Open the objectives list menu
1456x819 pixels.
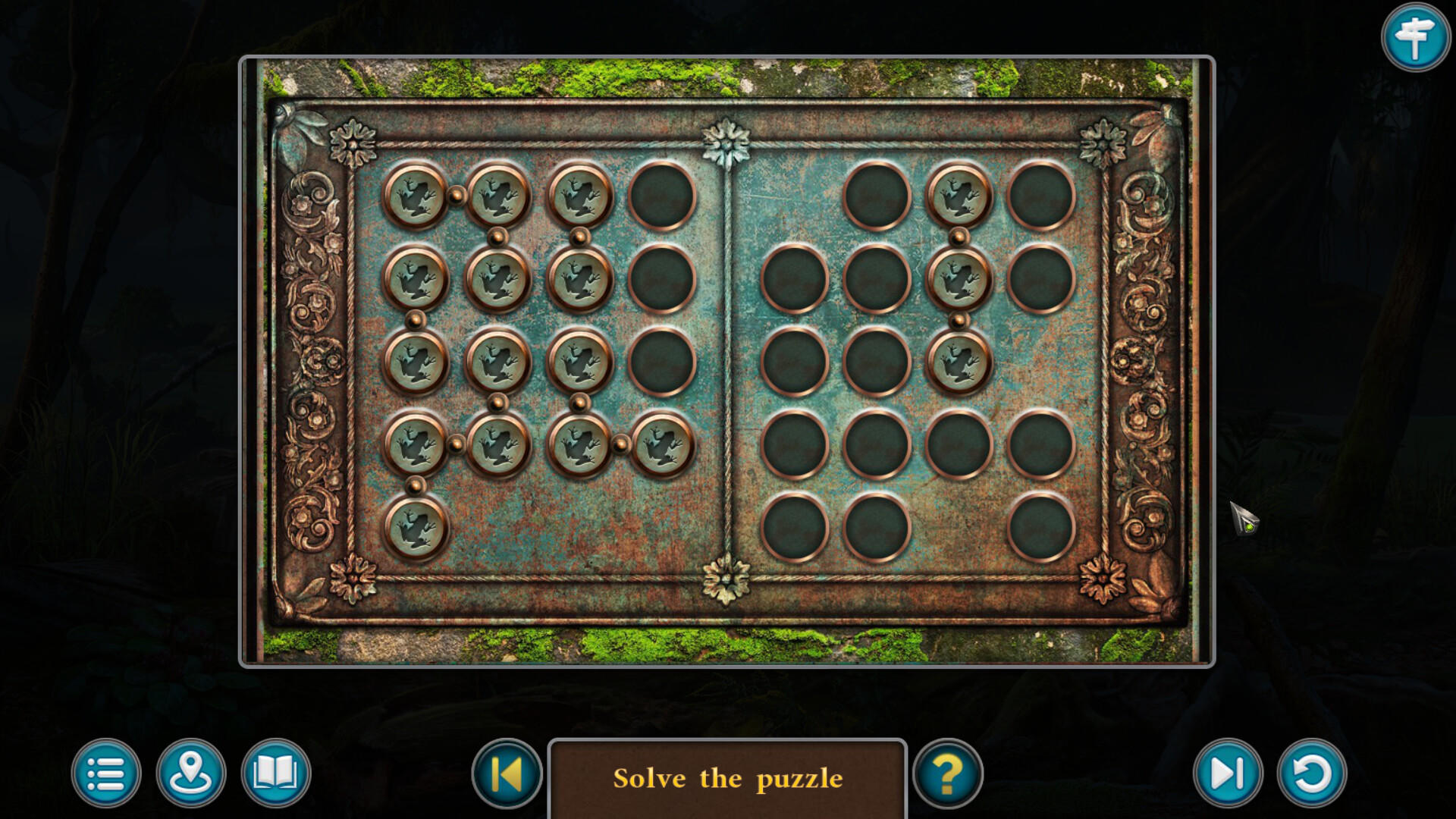[106, 773]
